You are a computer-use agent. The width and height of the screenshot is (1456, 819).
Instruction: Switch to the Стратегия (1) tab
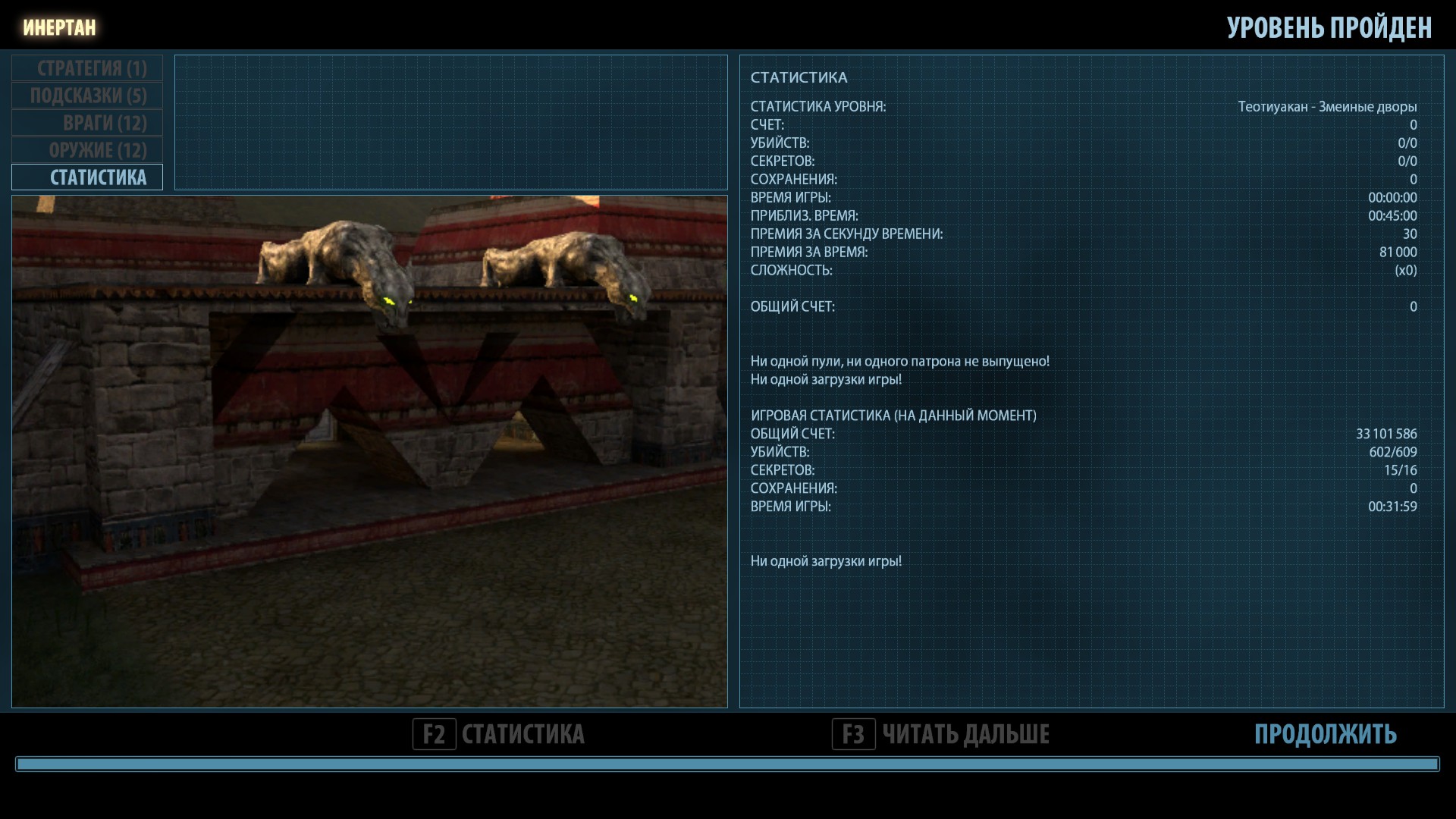click(x=87, y=68)
